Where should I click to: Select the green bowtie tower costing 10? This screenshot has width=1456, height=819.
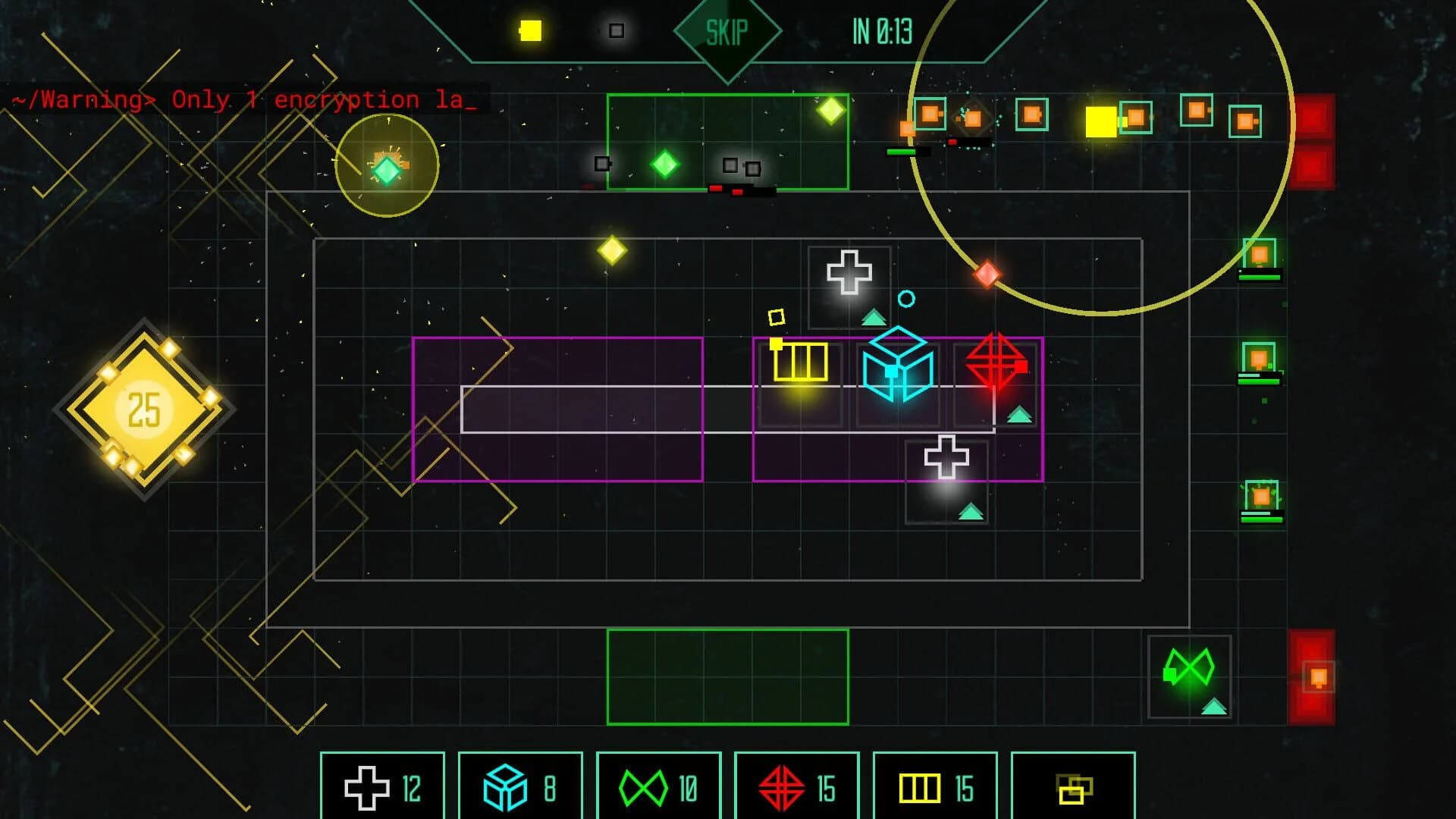point(658,786)
